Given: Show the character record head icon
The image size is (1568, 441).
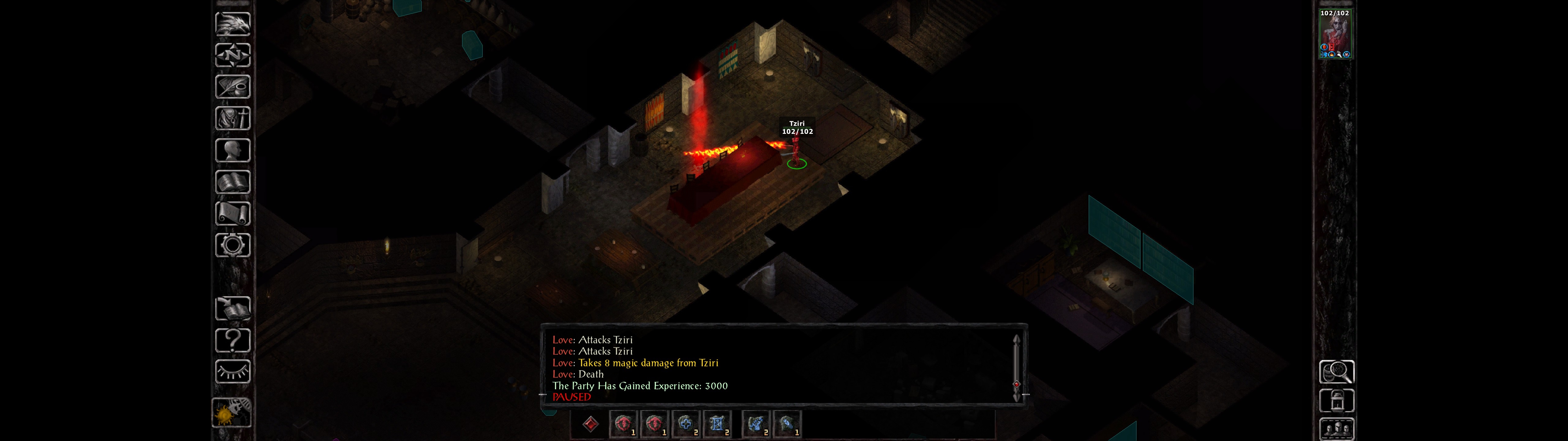Looking at the screenshot, I should point(232,150).
